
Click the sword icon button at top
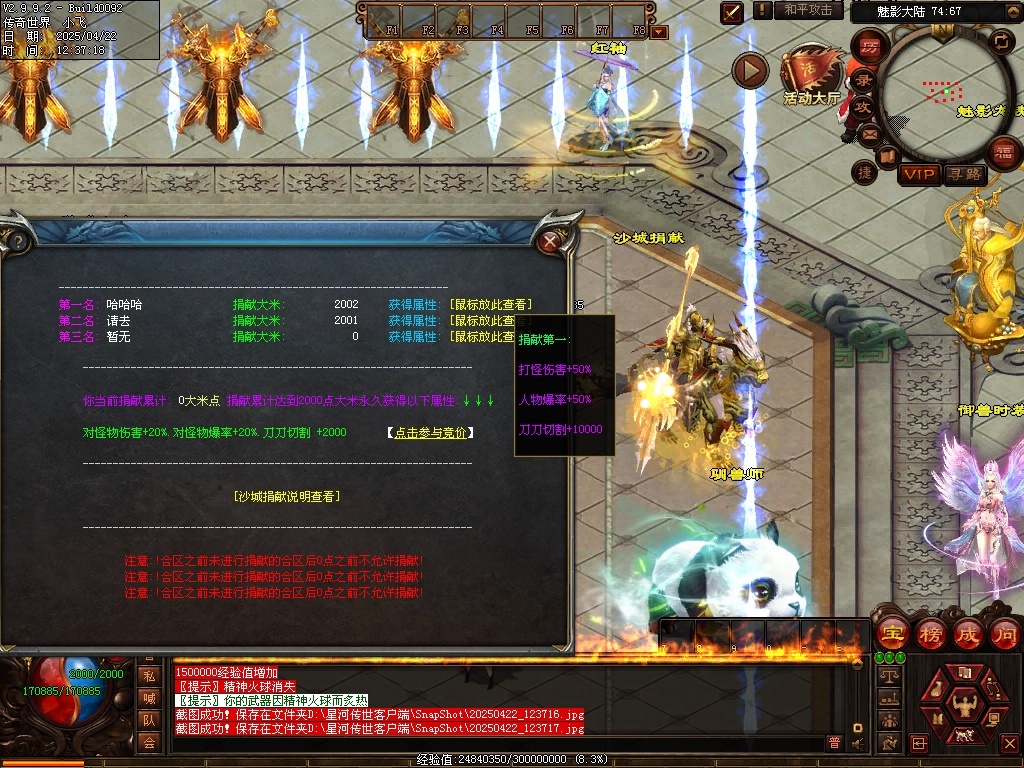pyautogui.click(x=732, y=12)
